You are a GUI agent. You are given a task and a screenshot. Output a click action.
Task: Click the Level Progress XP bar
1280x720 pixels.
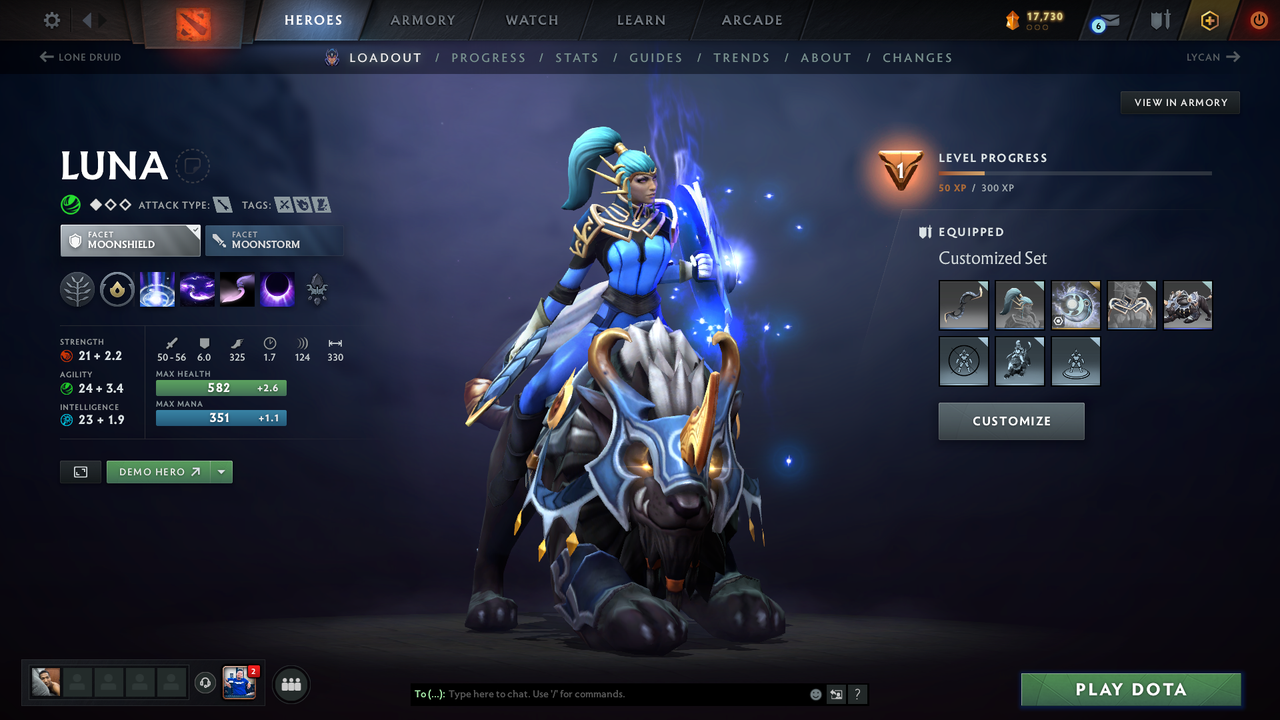point(1076,172)
